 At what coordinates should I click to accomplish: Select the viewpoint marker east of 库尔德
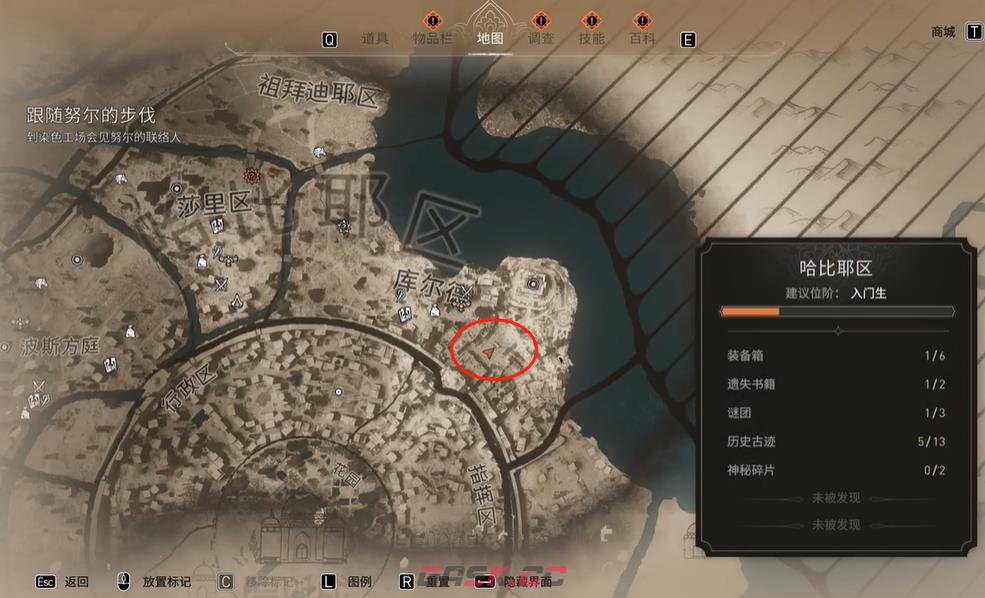click(532, 285)
